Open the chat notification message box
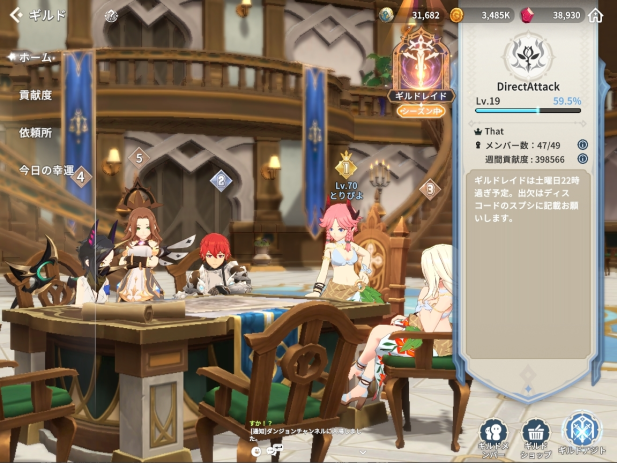Image resolution: width=617 pixels, height=463 pixels. point(300,433)
